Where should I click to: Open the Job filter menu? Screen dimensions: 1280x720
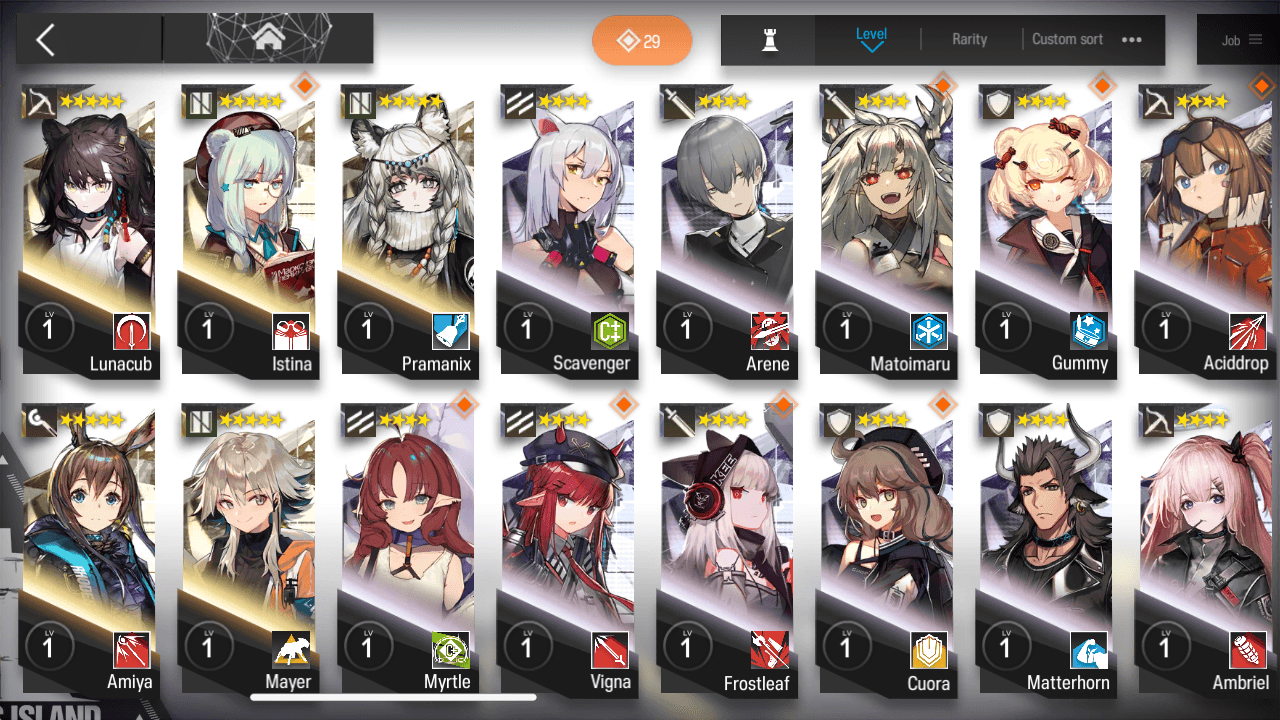pos(1241,40)
